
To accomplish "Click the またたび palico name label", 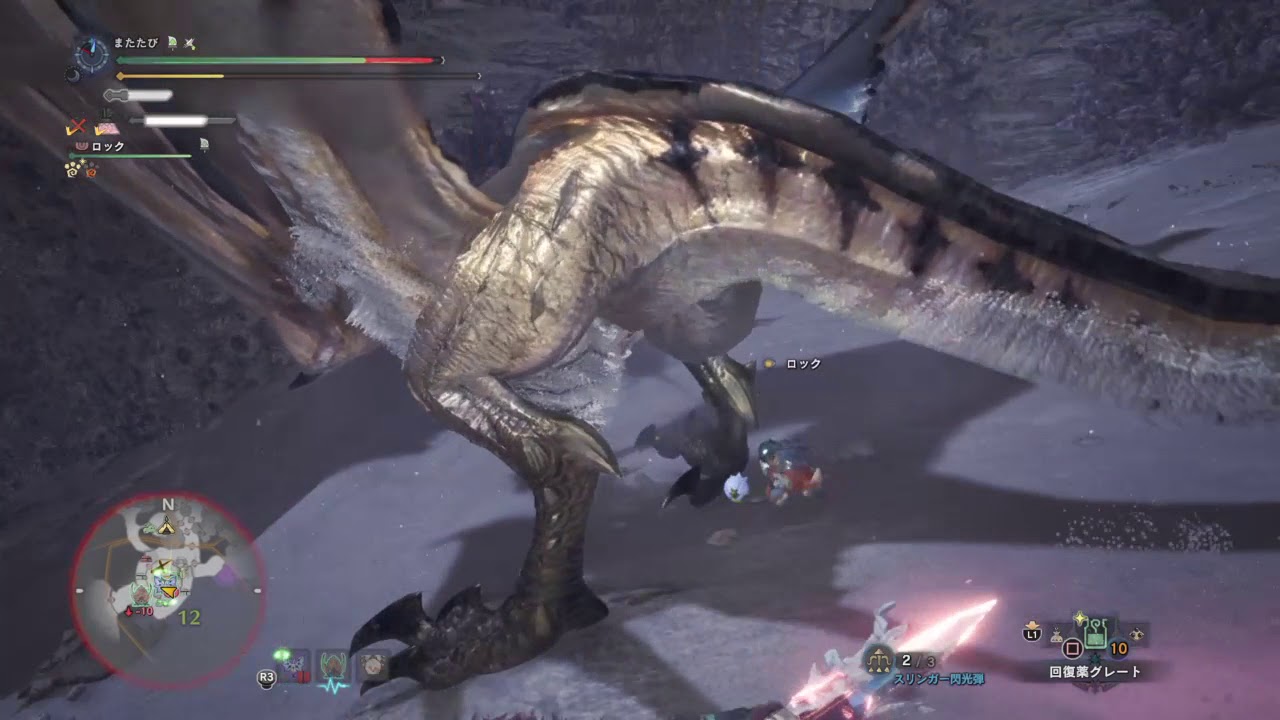I will [x=135, y=43].
